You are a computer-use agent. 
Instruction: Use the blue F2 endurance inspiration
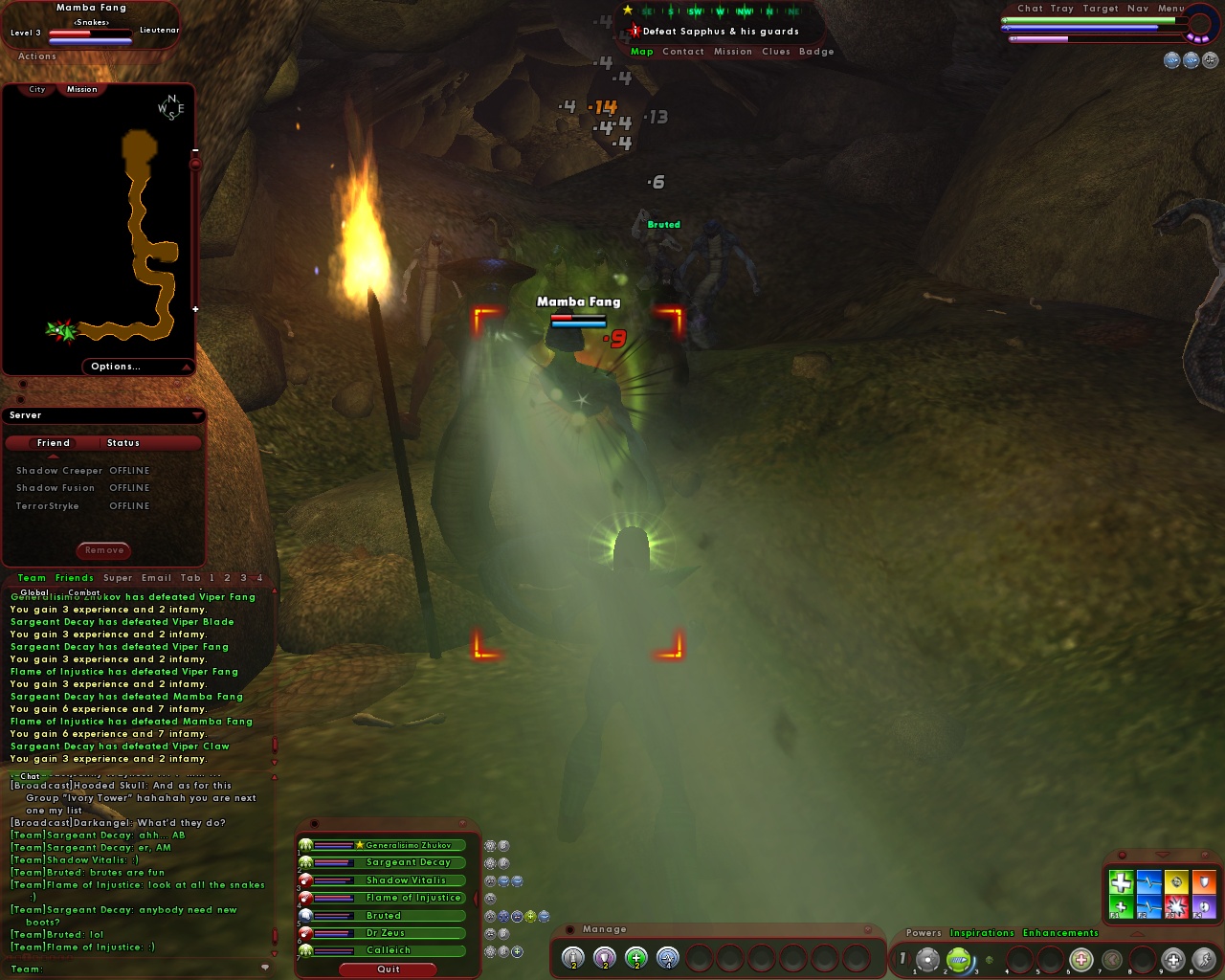1148,904
